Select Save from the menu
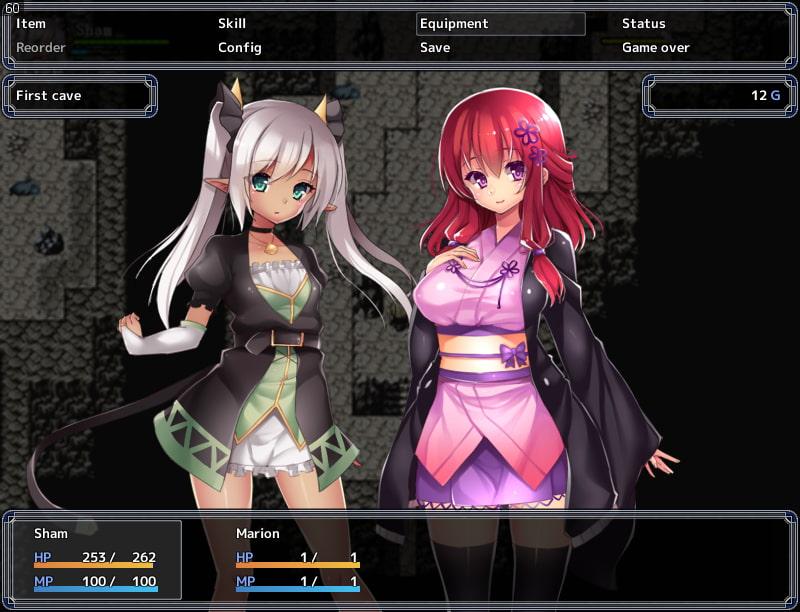 point(435,48)
